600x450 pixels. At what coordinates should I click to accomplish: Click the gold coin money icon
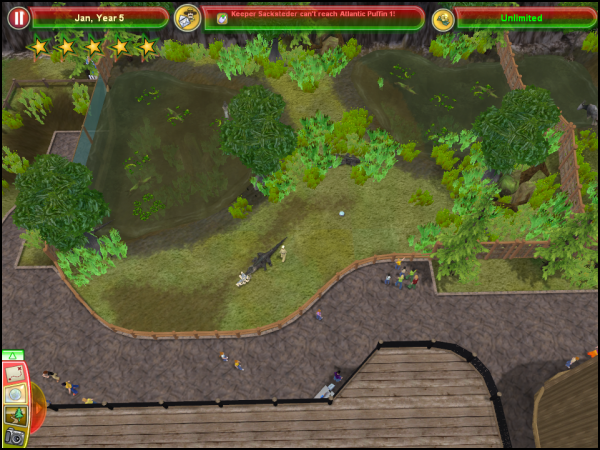pos(444,18)
